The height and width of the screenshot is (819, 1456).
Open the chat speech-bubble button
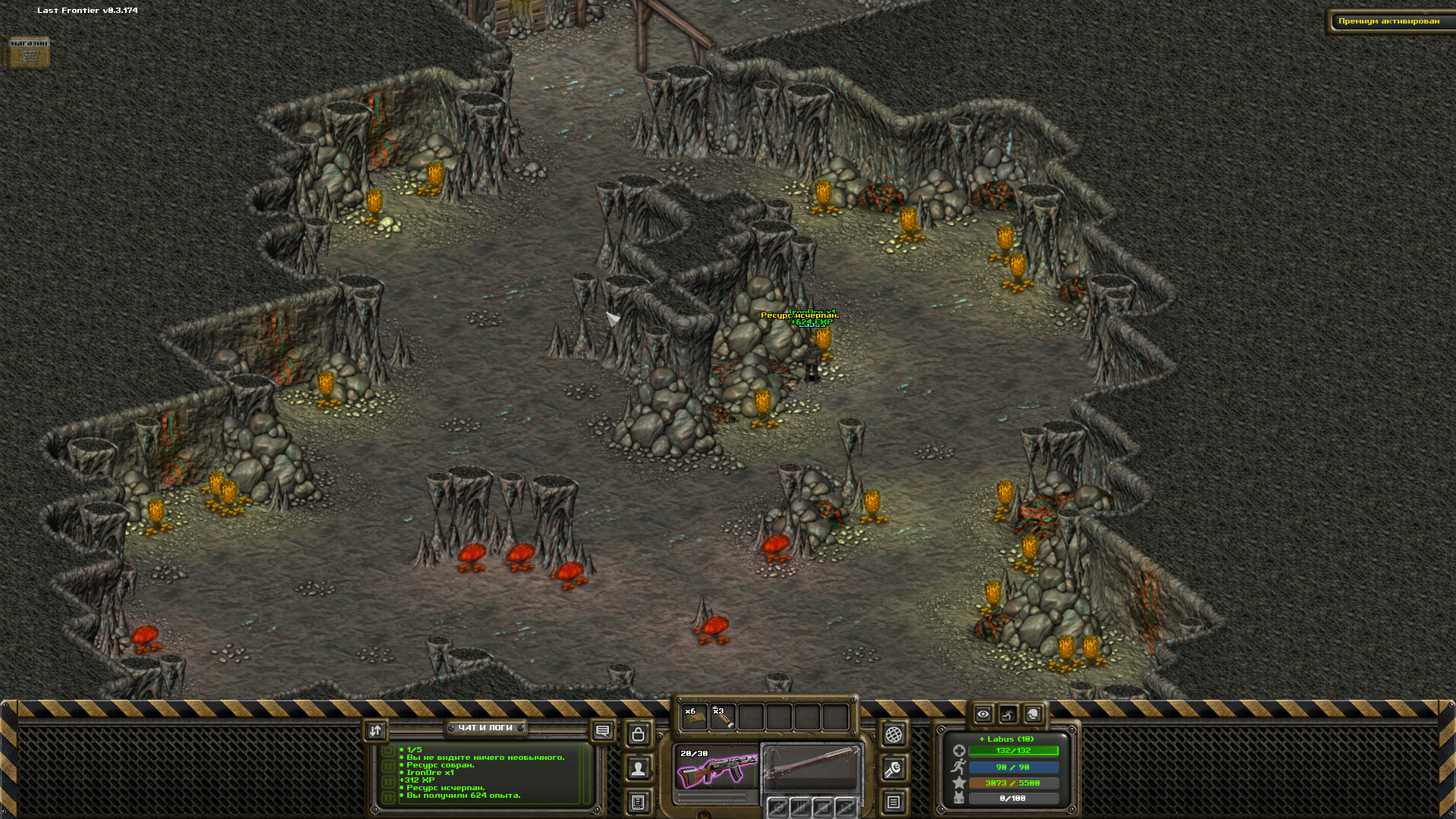603,731
